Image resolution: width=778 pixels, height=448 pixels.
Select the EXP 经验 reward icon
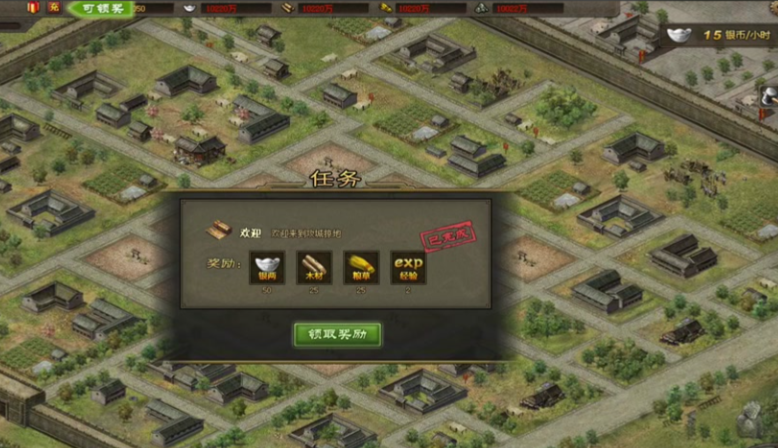[408, 267]
